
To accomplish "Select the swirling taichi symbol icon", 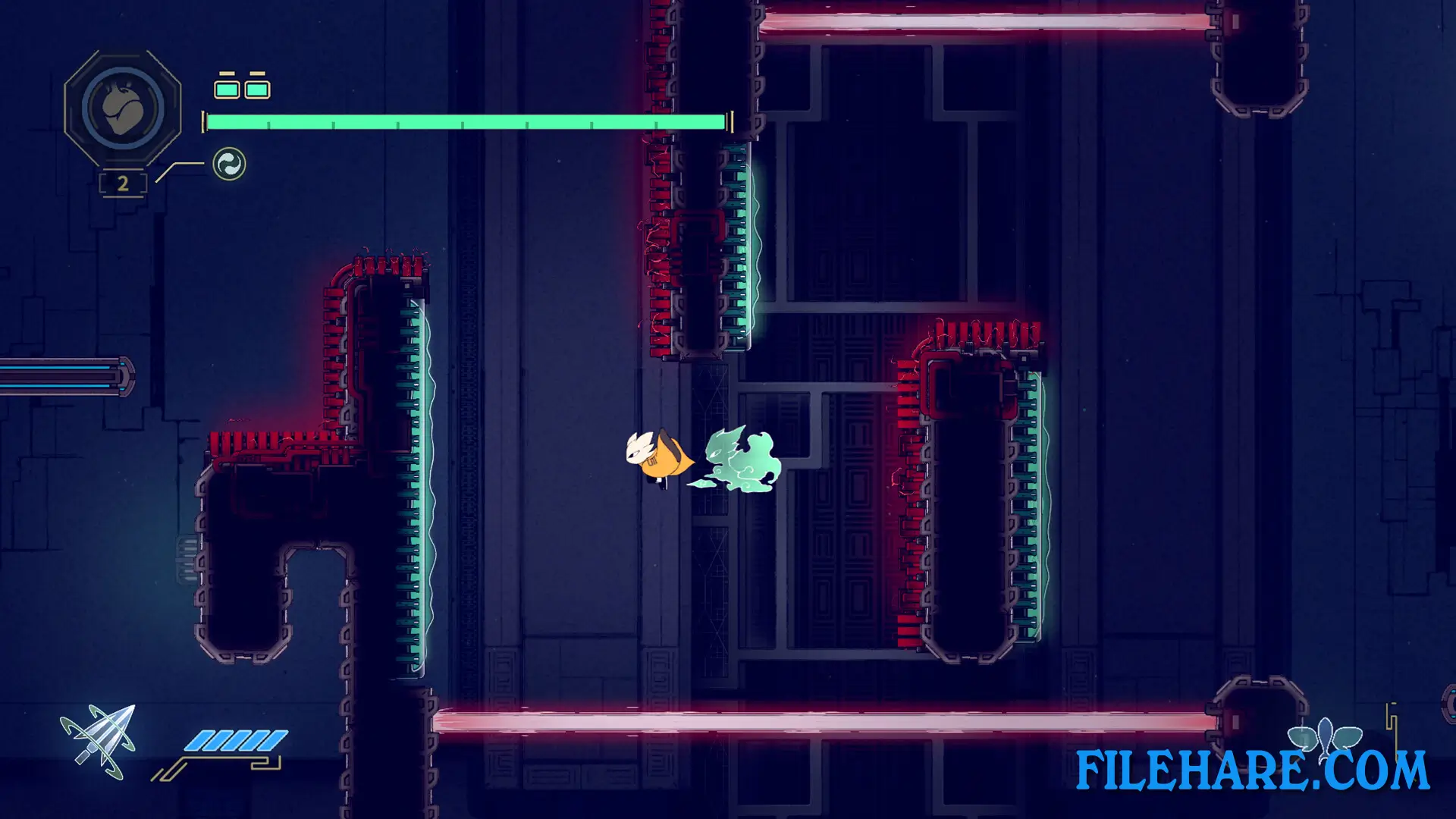I will pos(229,164).
